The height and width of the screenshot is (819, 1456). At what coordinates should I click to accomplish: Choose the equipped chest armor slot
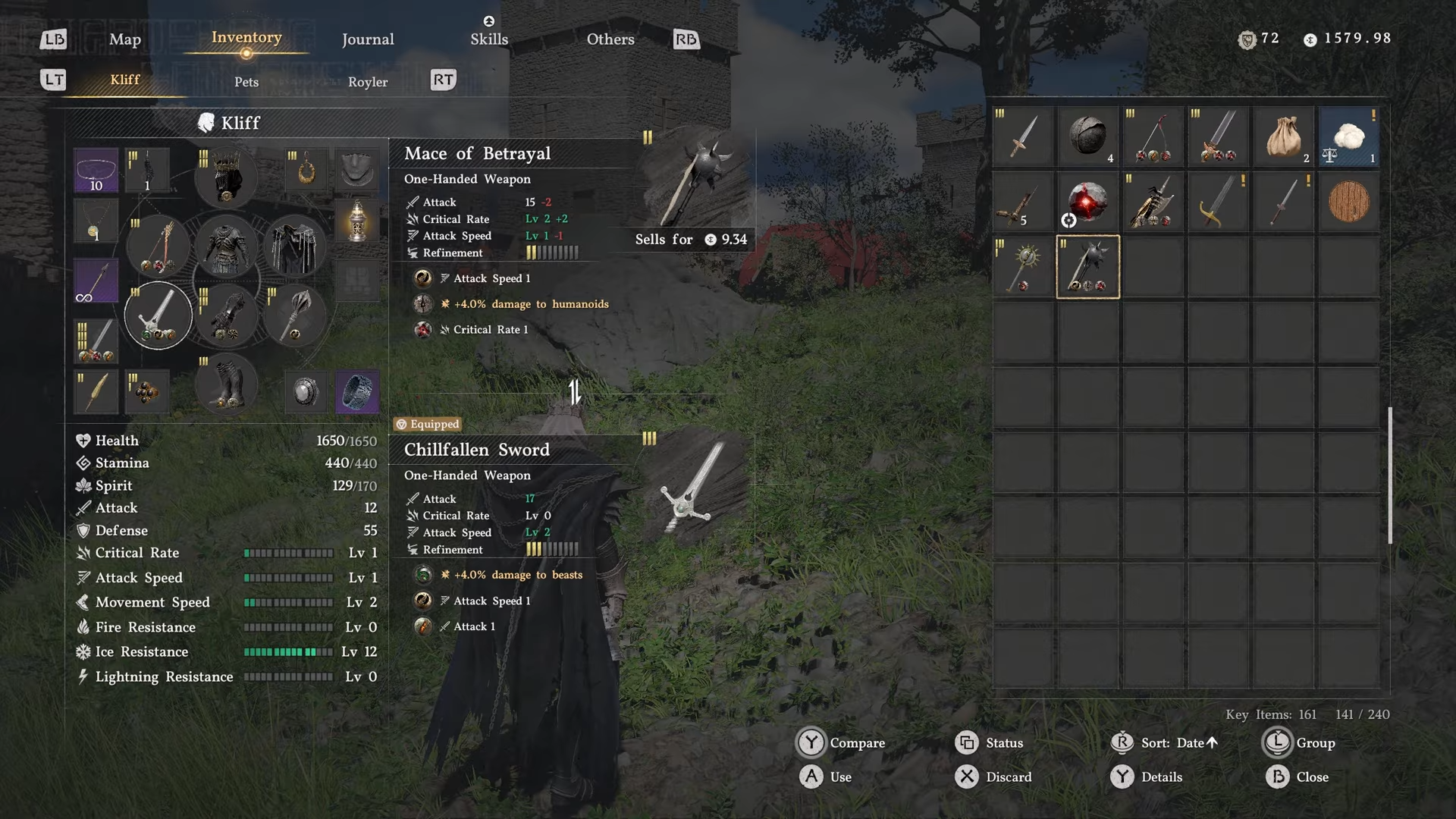[226, 247]
